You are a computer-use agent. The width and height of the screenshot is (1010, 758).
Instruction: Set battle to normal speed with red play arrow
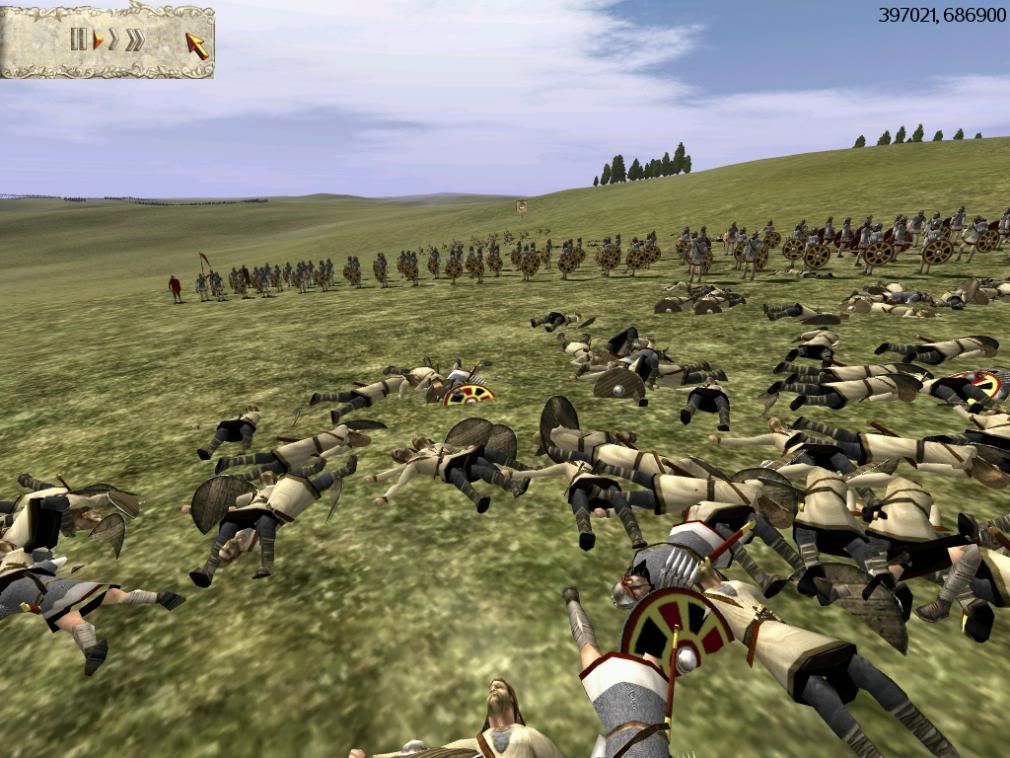click(x=98, y=40)
